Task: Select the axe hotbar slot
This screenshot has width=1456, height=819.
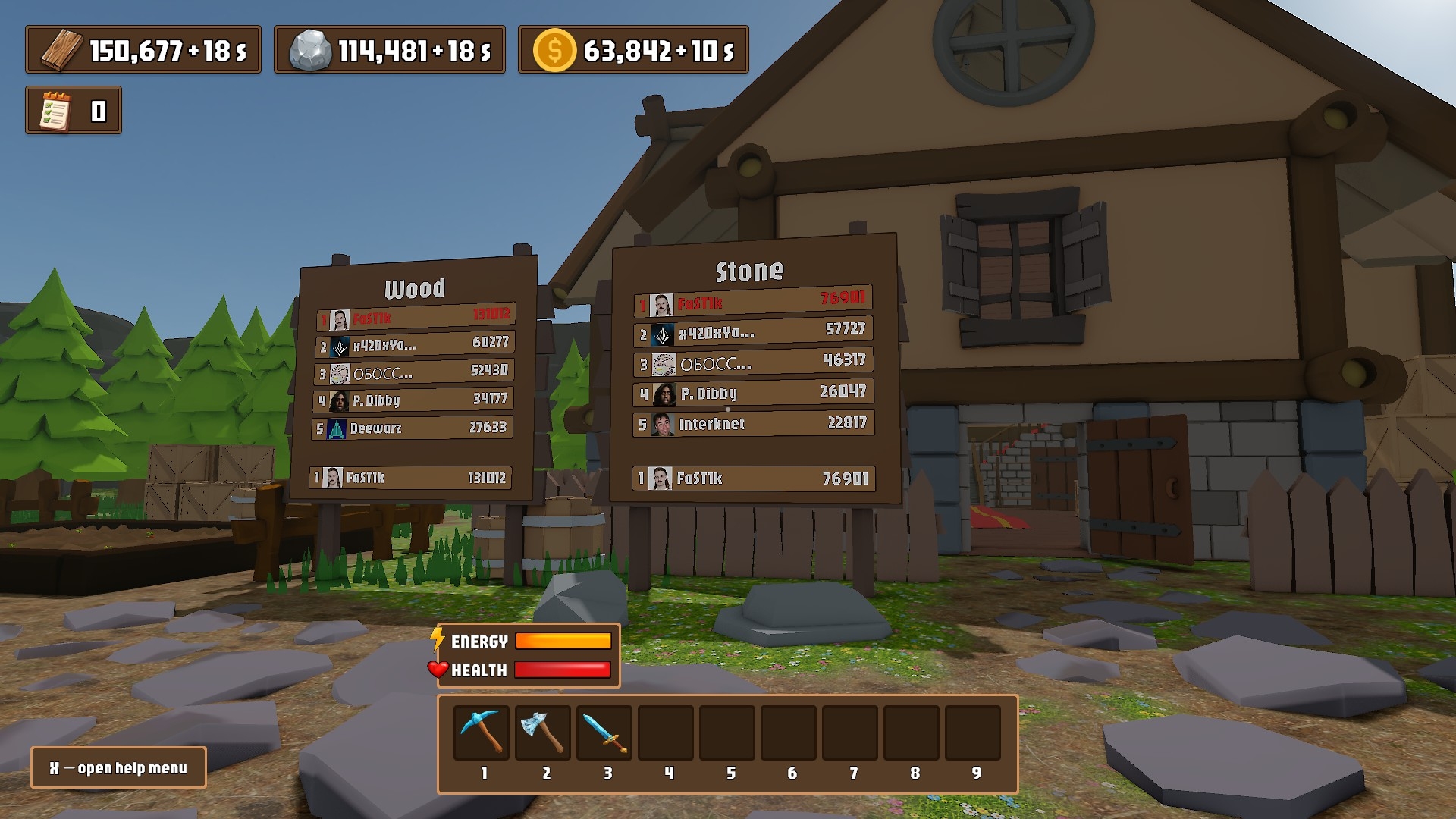Action: [x=543, y=733]
